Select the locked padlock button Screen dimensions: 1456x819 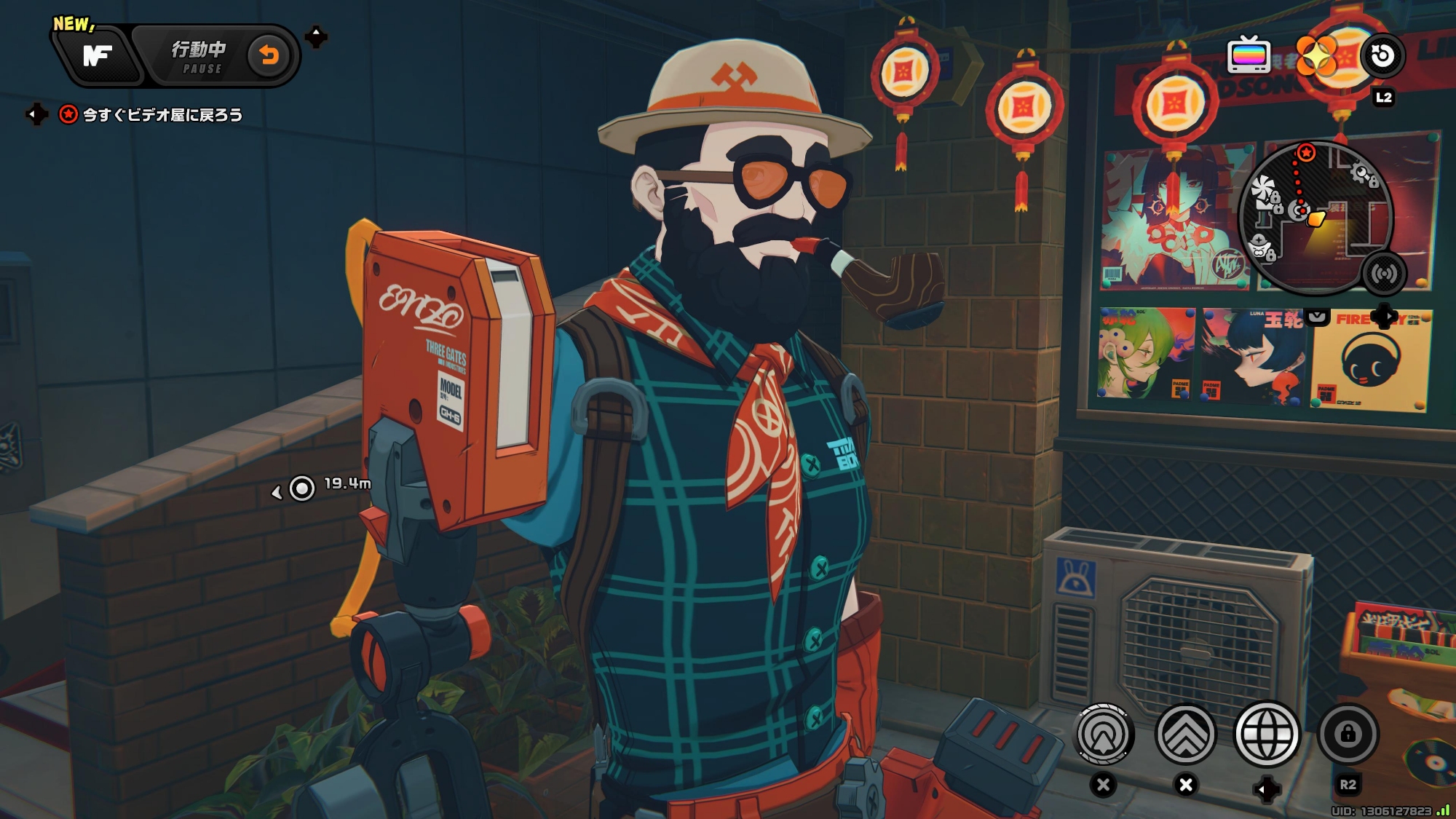tap(1348, 734)
